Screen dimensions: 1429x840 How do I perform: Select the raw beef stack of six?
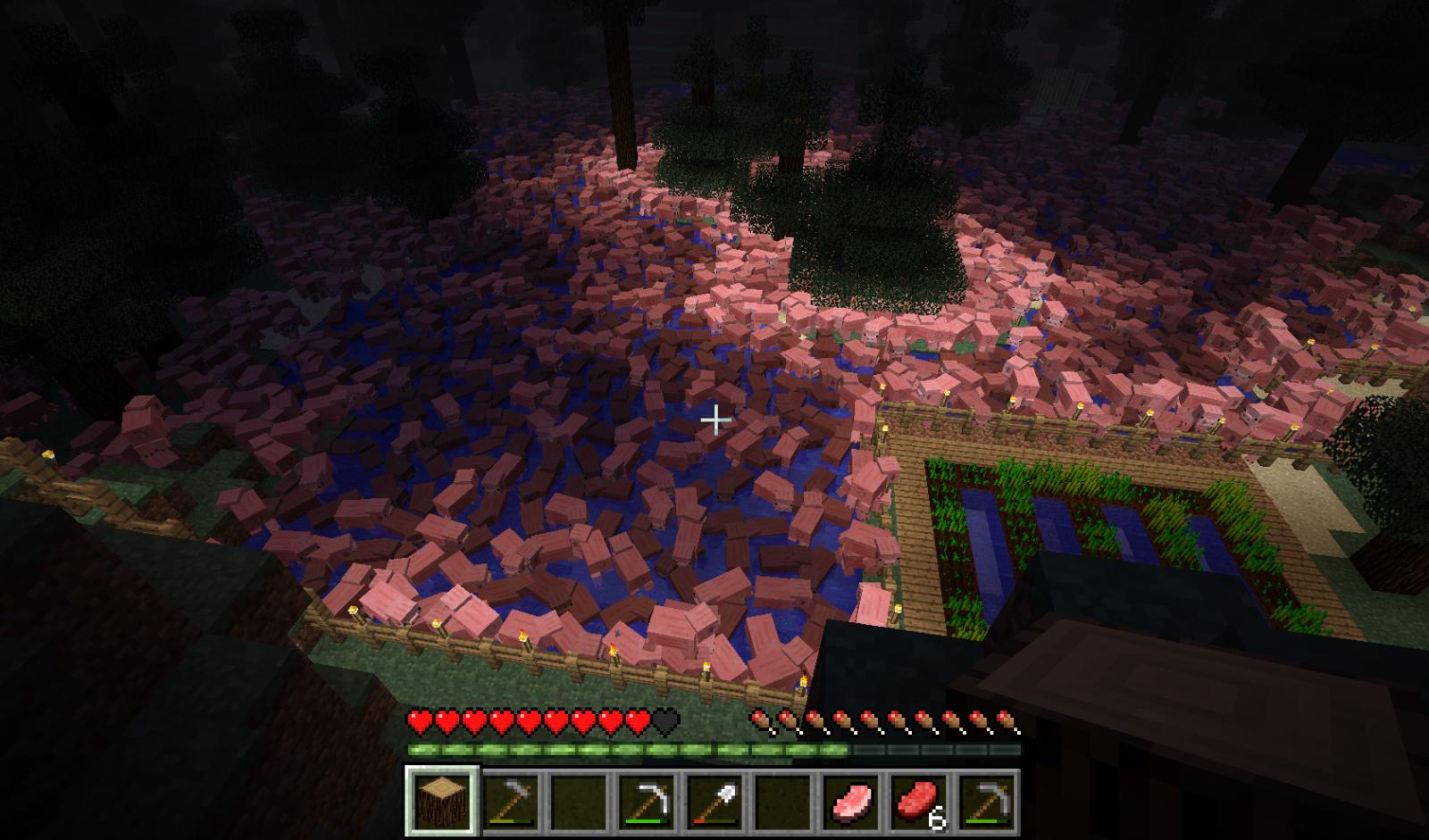click(920, 802)
